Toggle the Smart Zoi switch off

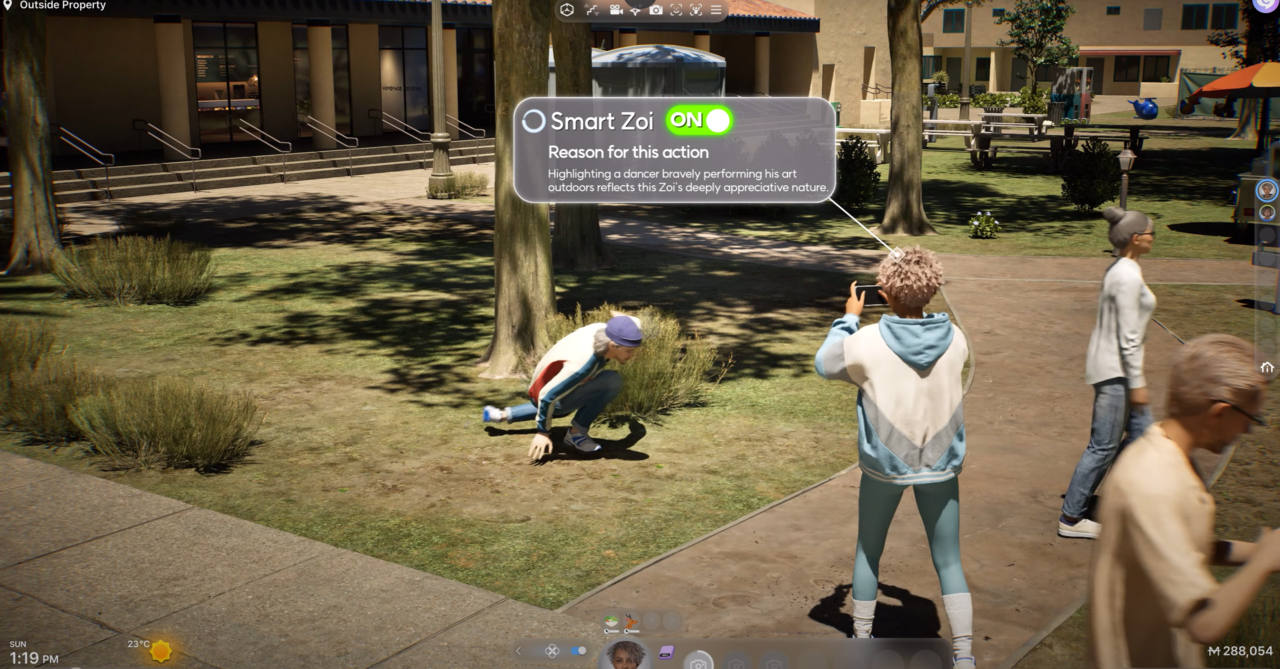click(x=699, y=121)
